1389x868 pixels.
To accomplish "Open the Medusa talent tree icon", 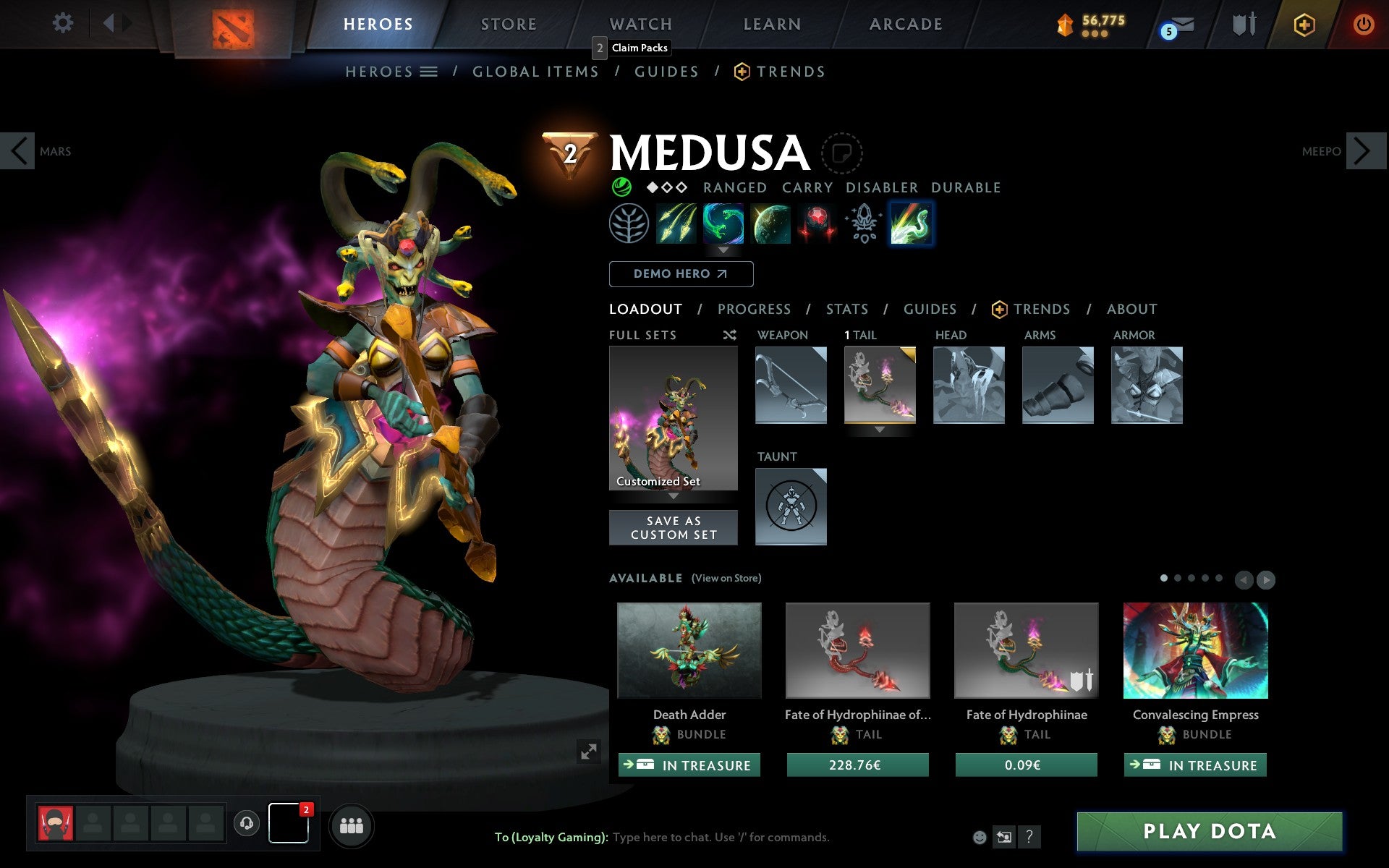I will point(628,224).
